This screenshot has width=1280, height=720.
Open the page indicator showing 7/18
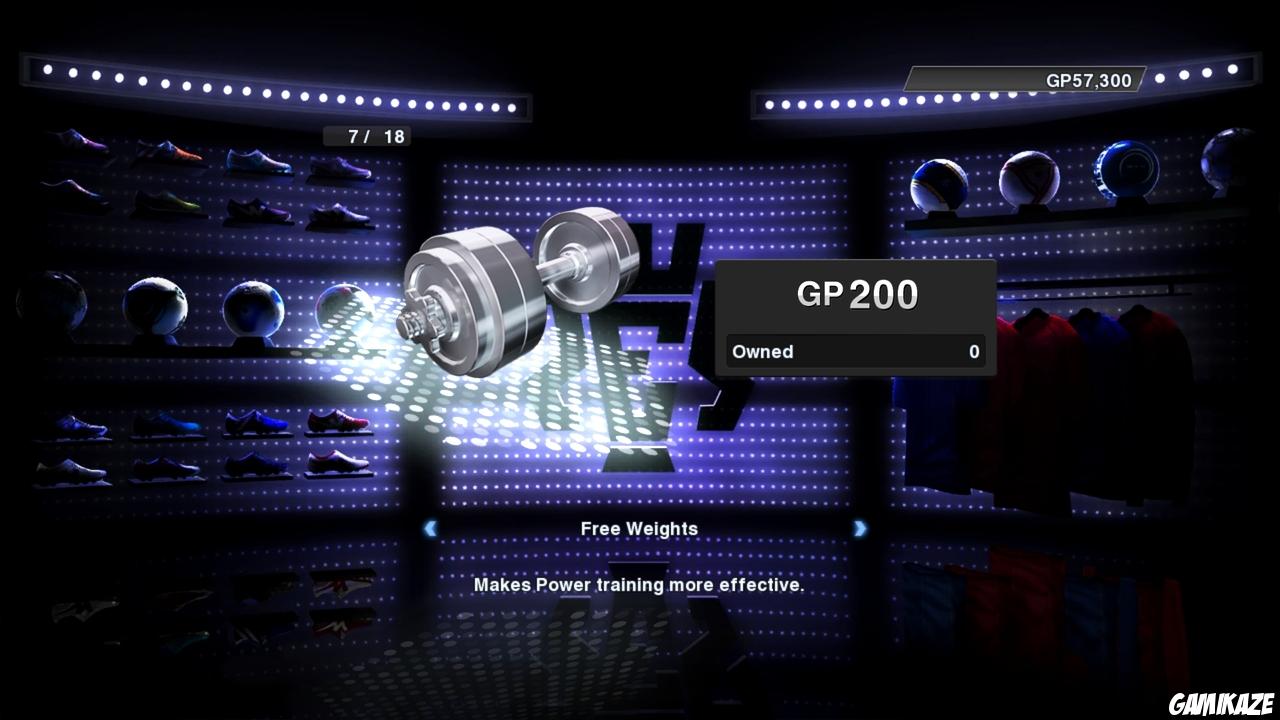coord(368,136)
